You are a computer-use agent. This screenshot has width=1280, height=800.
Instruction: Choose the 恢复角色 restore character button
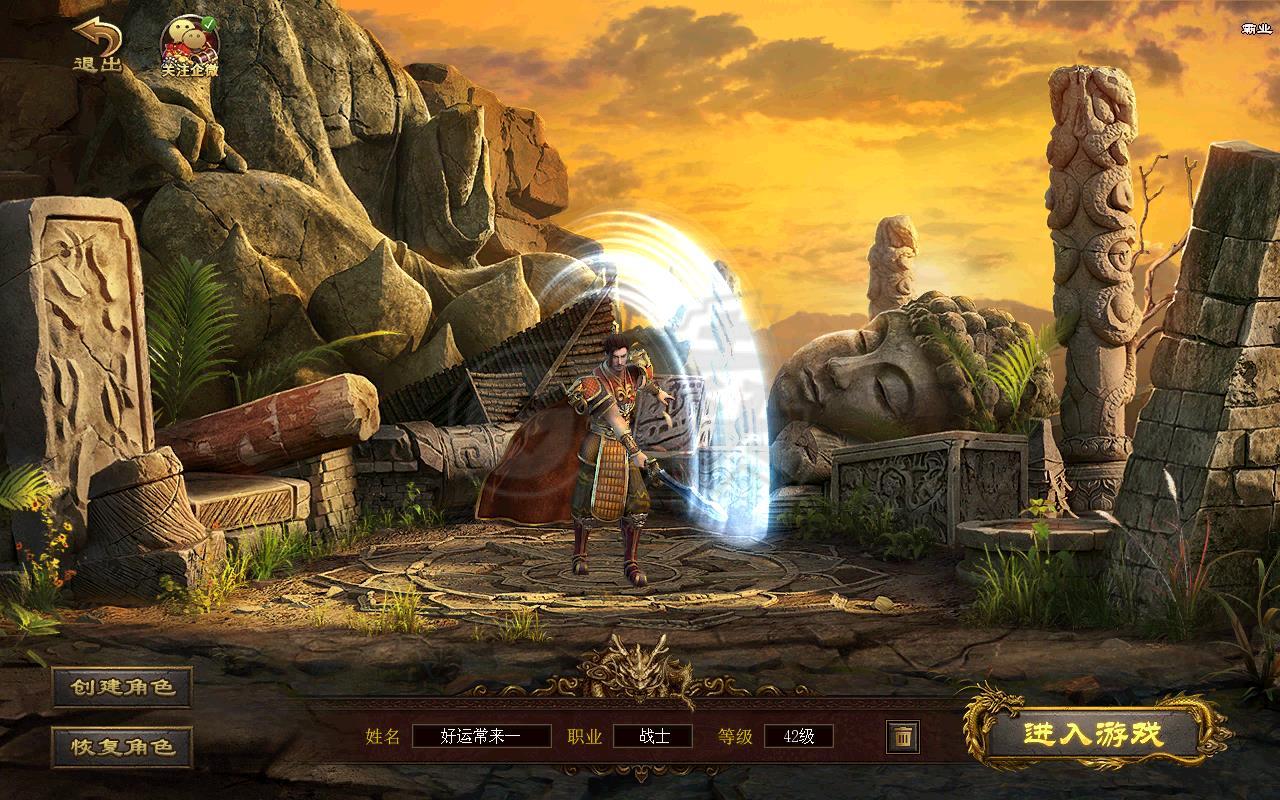122,746
